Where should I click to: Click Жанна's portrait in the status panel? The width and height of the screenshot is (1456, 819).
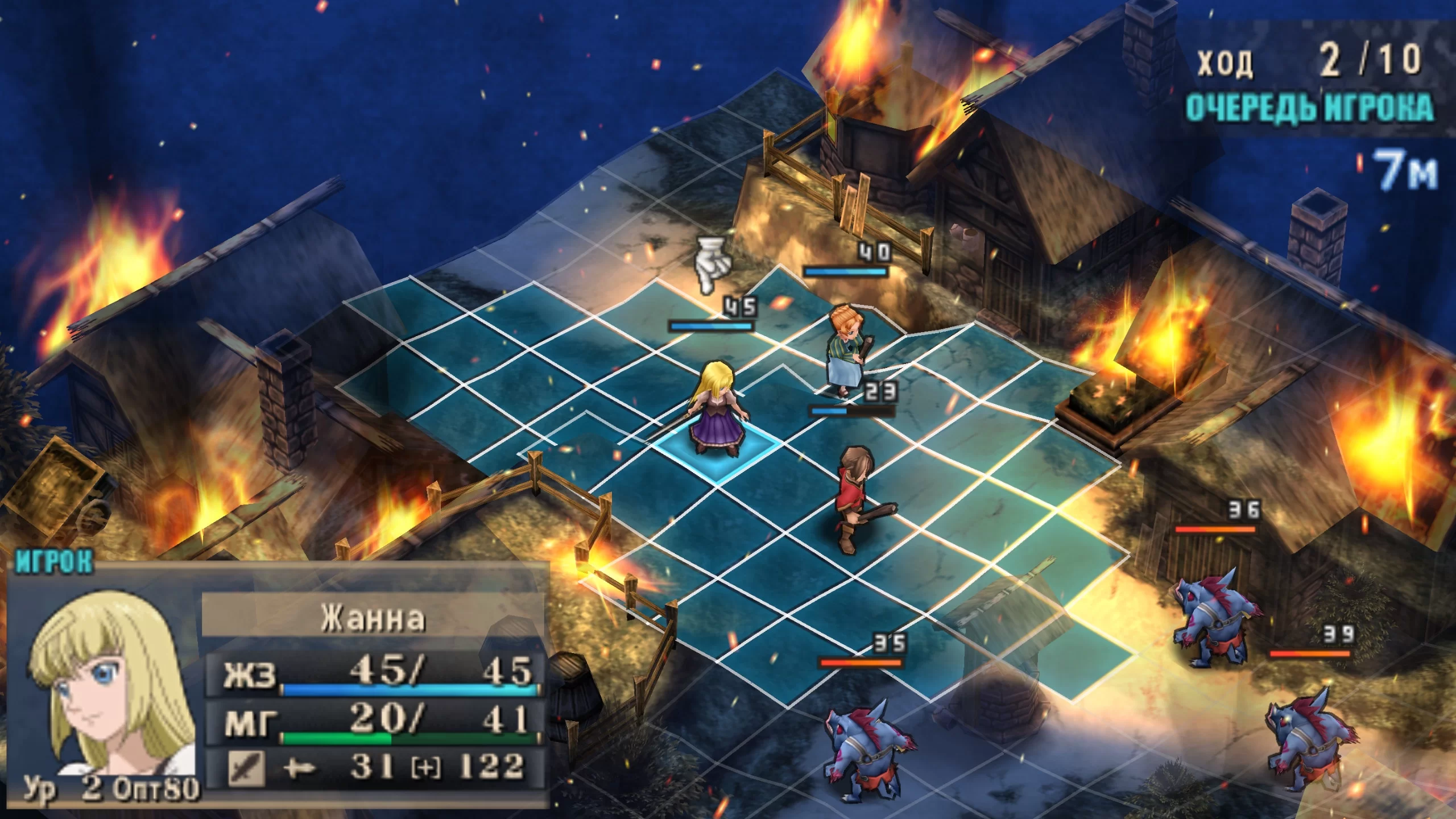click(x=108, y=682)
